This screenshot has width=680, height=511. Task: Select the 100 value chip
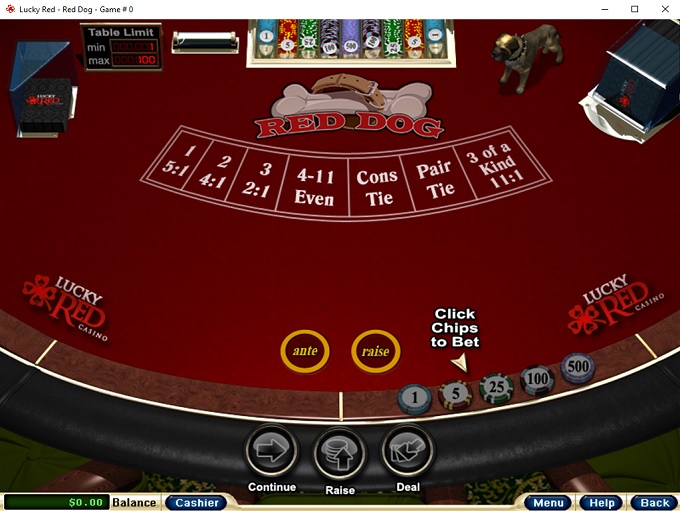coord(538,379)
